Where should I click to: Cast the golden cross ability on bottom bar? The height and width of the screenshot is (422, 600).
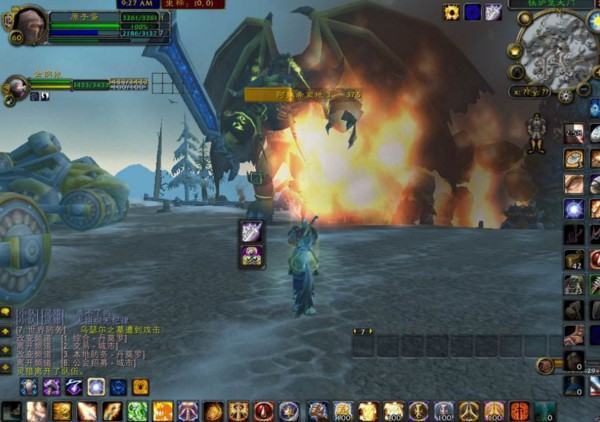click(238, 411)
